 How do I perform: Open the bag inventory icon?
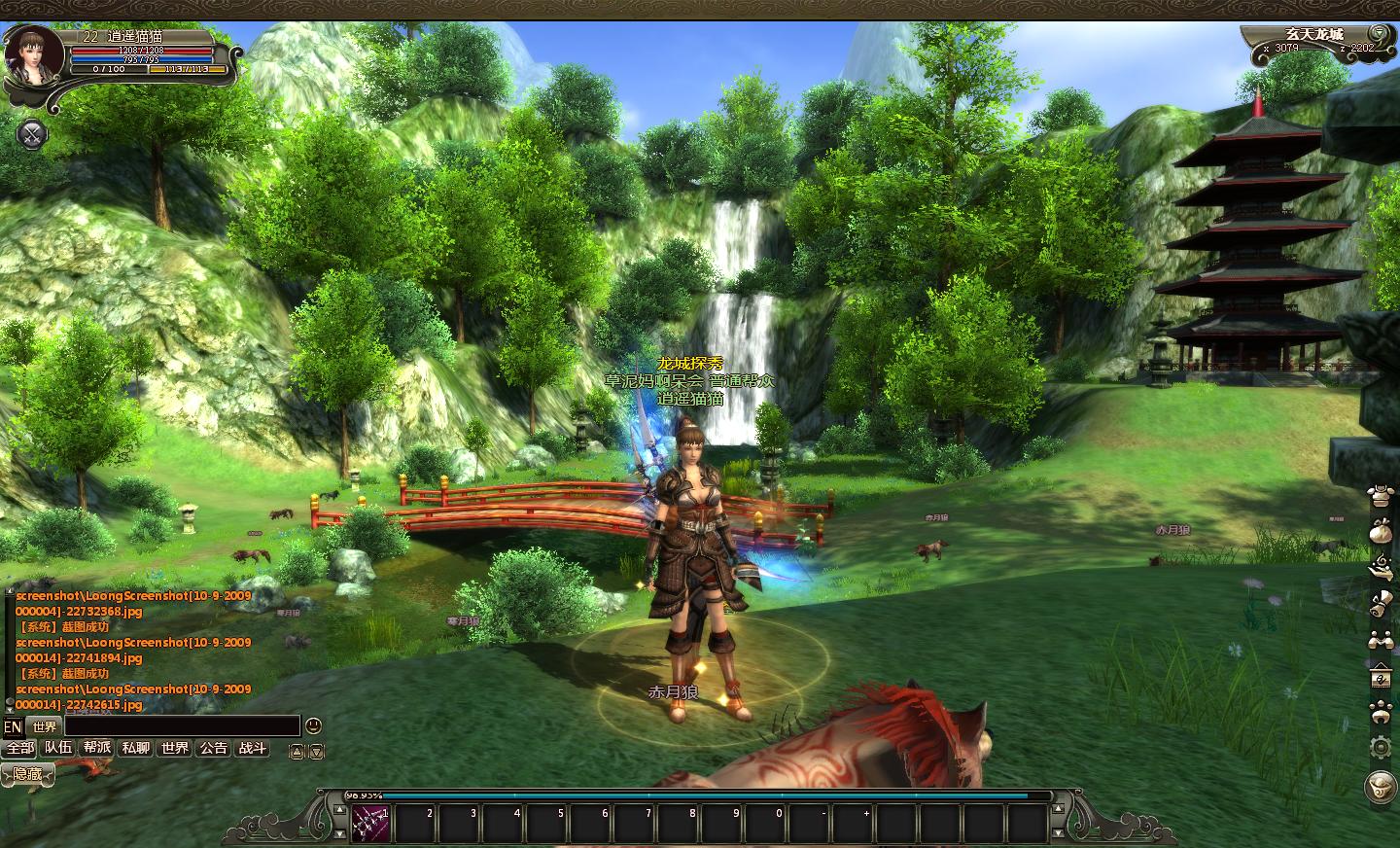(x=1379, y=532)
